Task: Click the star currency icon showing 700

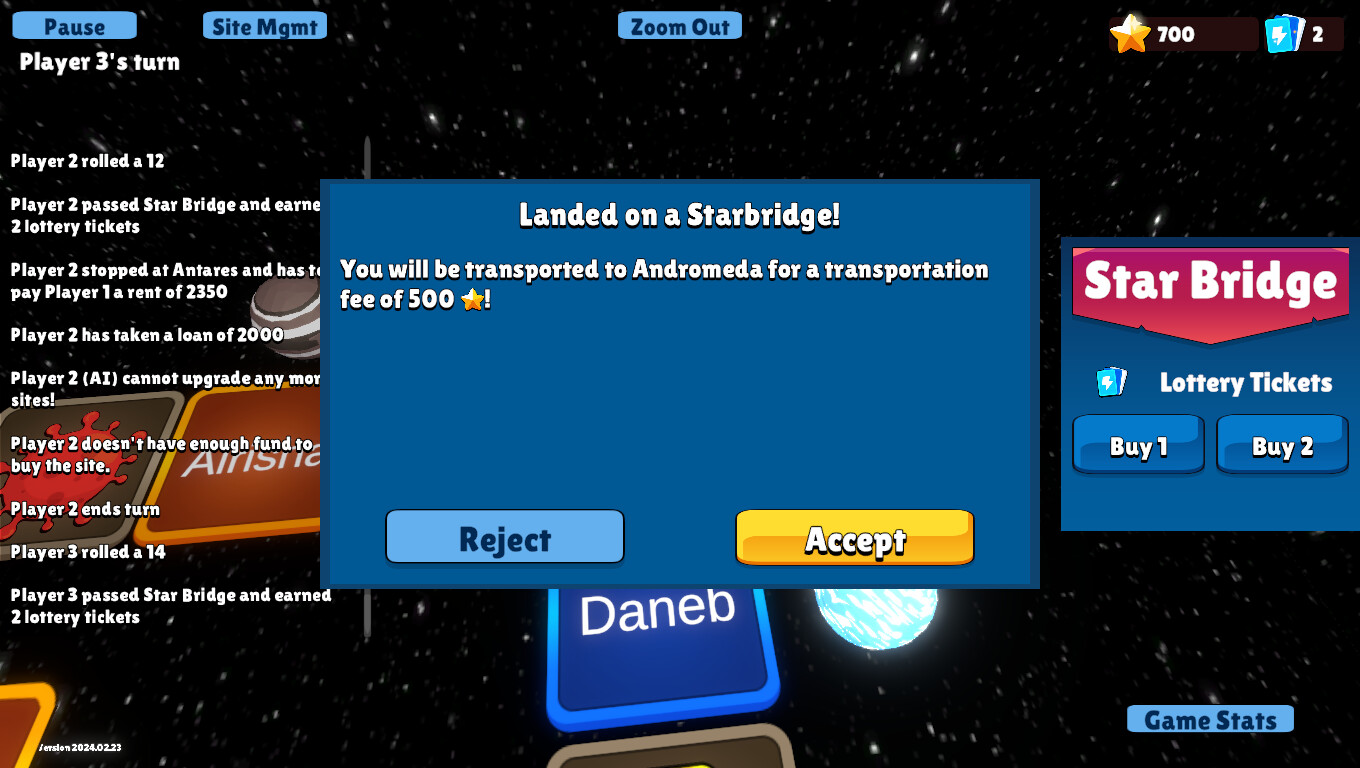Action: (1131, 33)
